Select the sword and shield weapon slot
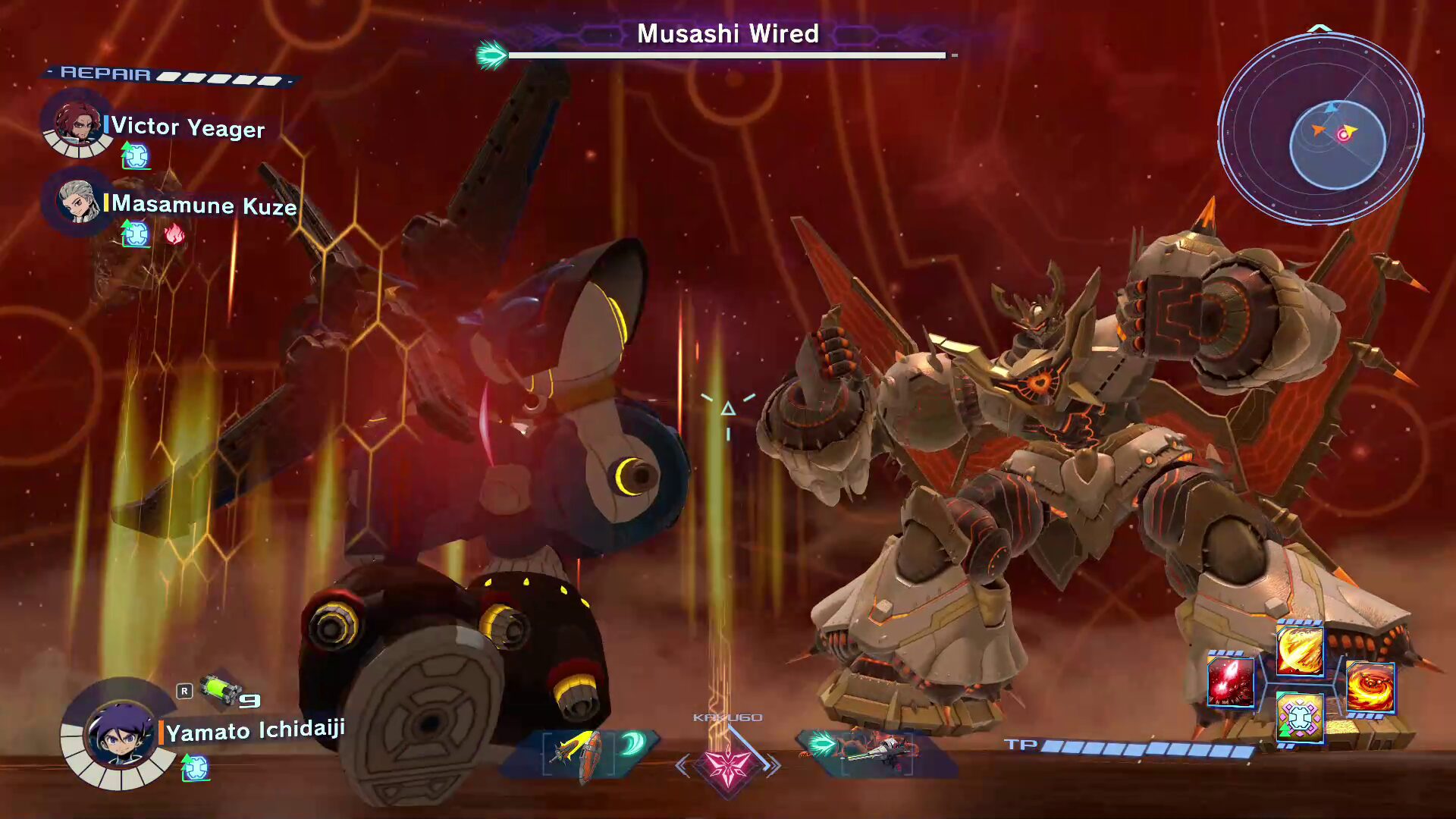 coord(580,753)
